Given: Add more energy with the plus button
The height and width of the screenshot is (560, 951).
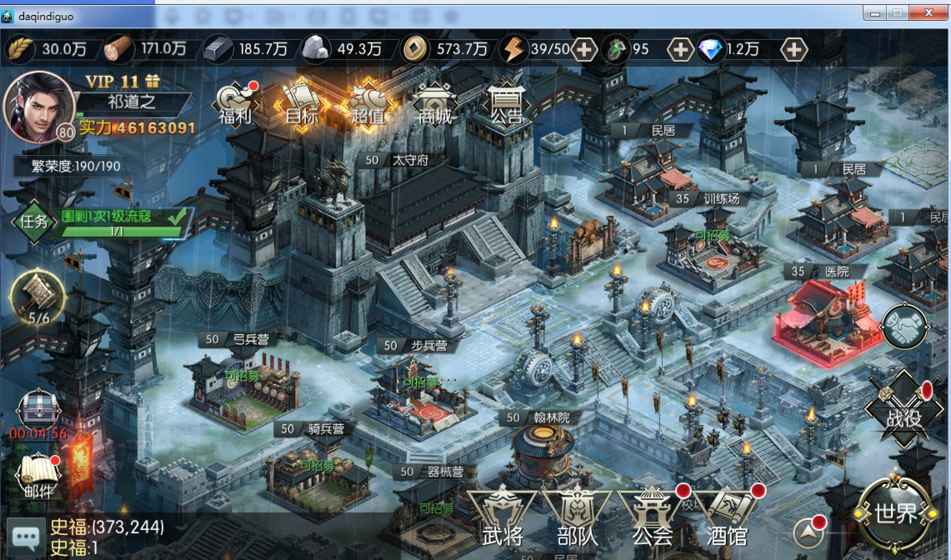Looking at the screenshot, I should click(584, 49).
